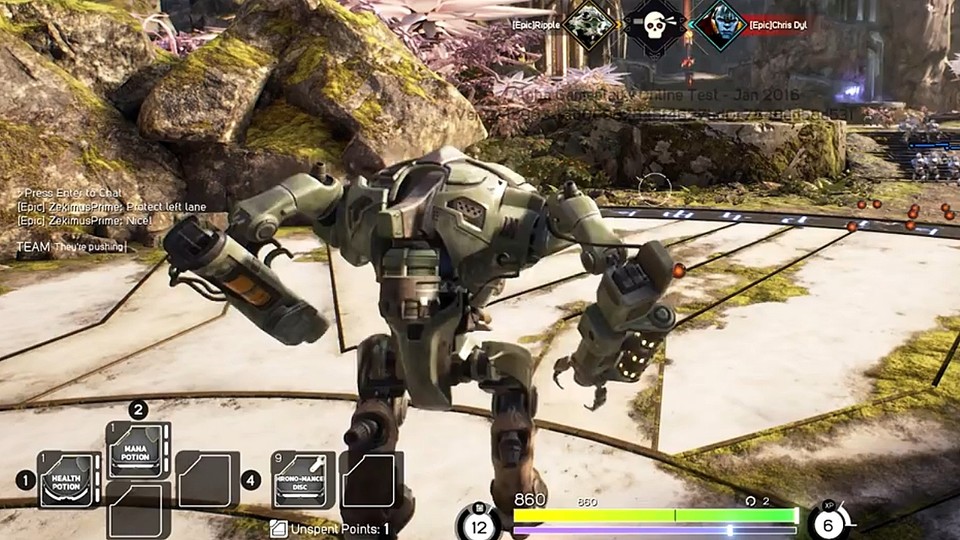Activate the Chrono-Mancer Disc card

tap(302, 480)
